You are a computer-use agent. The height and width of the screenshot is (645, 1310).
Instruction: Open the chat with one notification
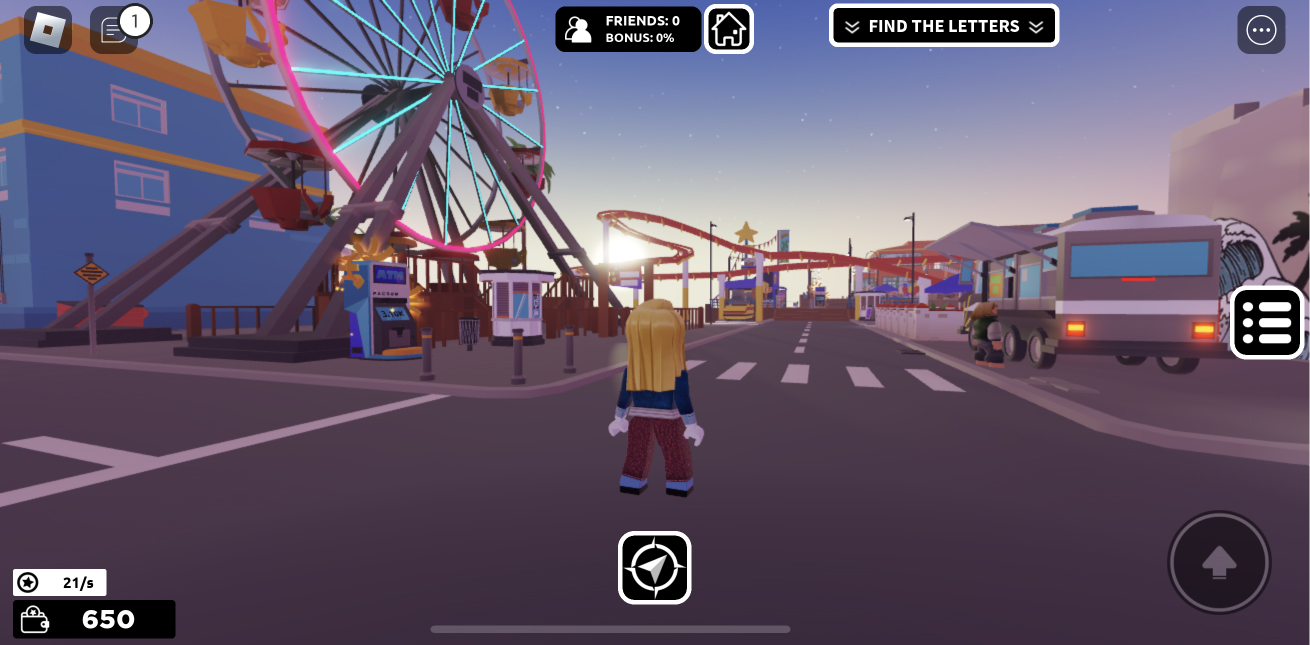pos(115,30)
